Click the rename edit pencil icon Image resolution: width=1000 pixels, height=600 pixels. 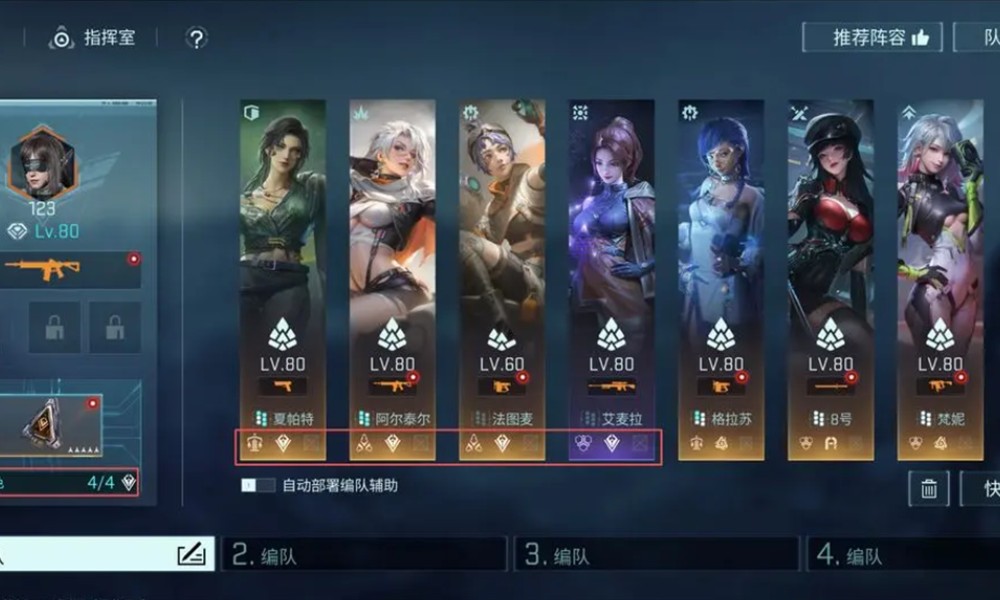(x=191, y=555)
